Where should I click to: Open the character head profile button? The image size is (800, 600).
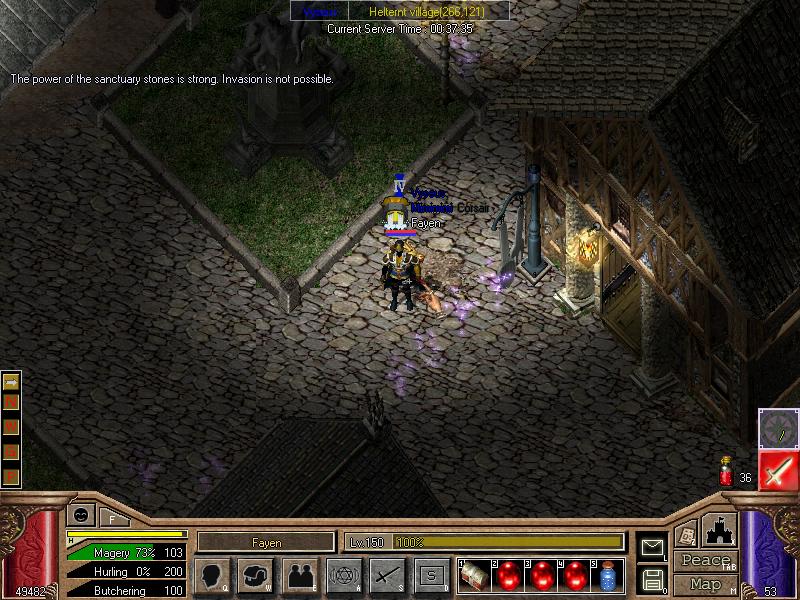212,575
